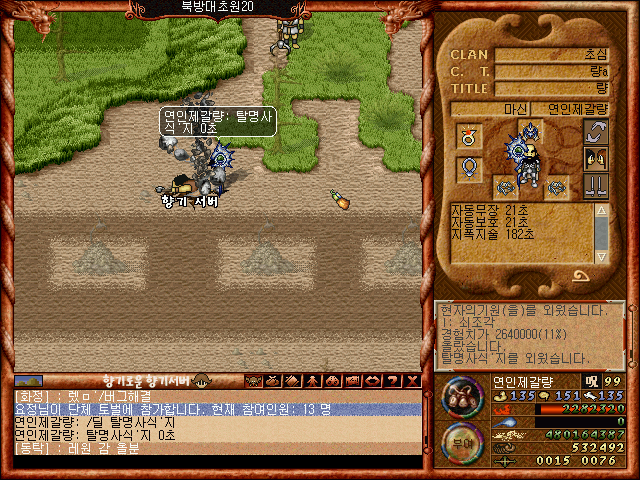Click the twin swords button

point(596,185)
